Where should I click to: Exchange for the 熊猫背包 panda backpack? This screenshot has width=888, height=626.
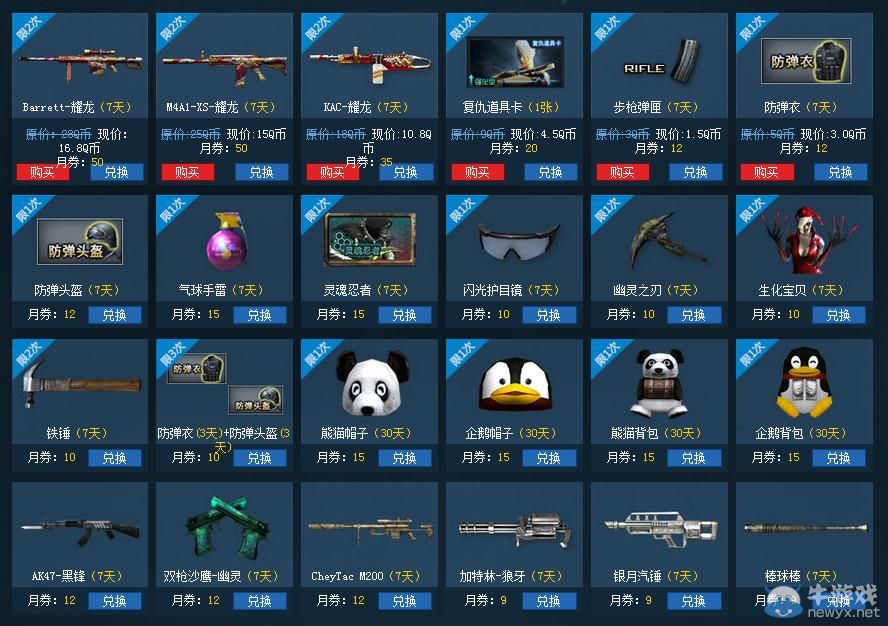(x=694, y=458)
